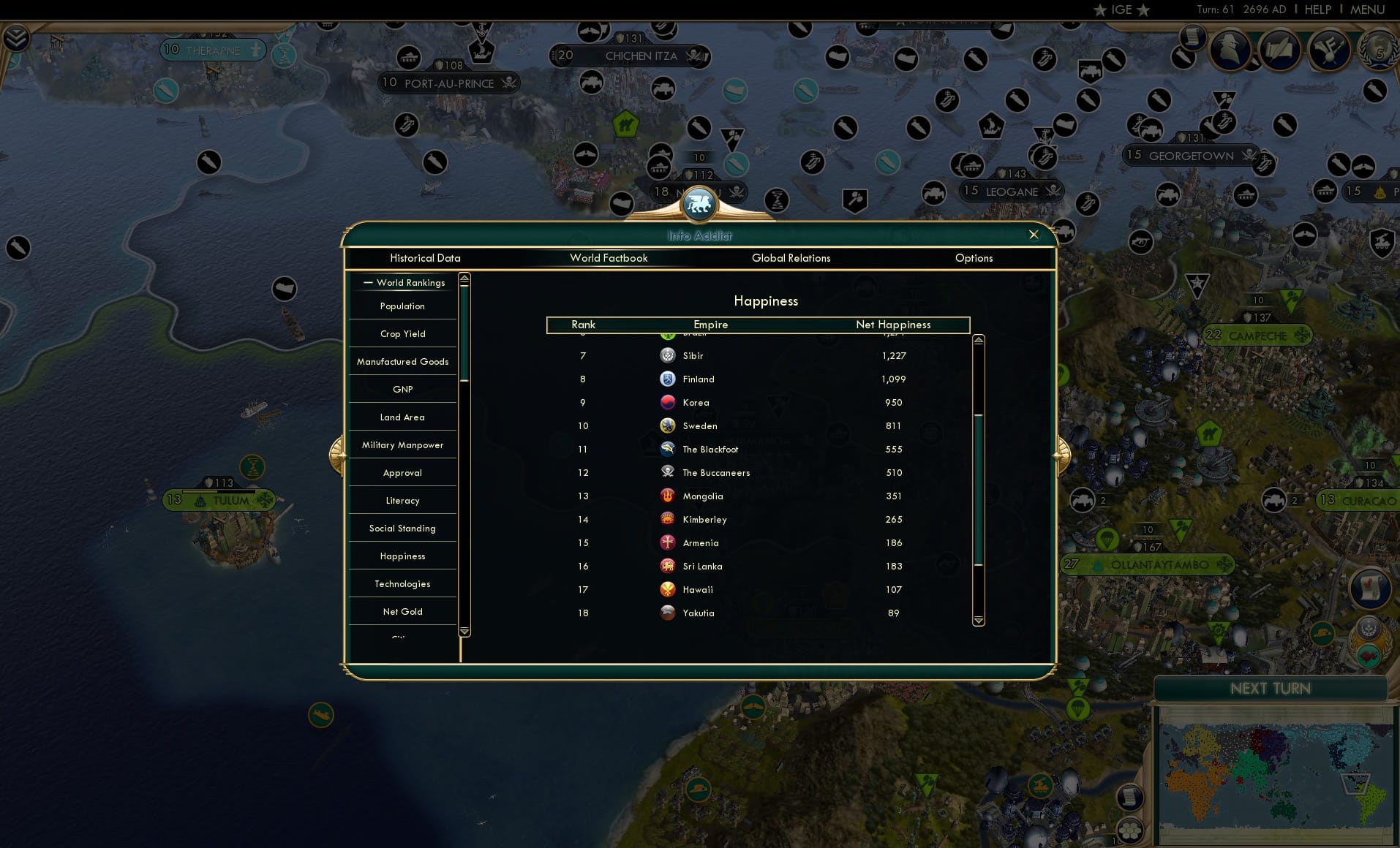The height and width of the screenshot is (848, 1400).
Task: Select the Approval ranking category
Action: click(402, 472)
